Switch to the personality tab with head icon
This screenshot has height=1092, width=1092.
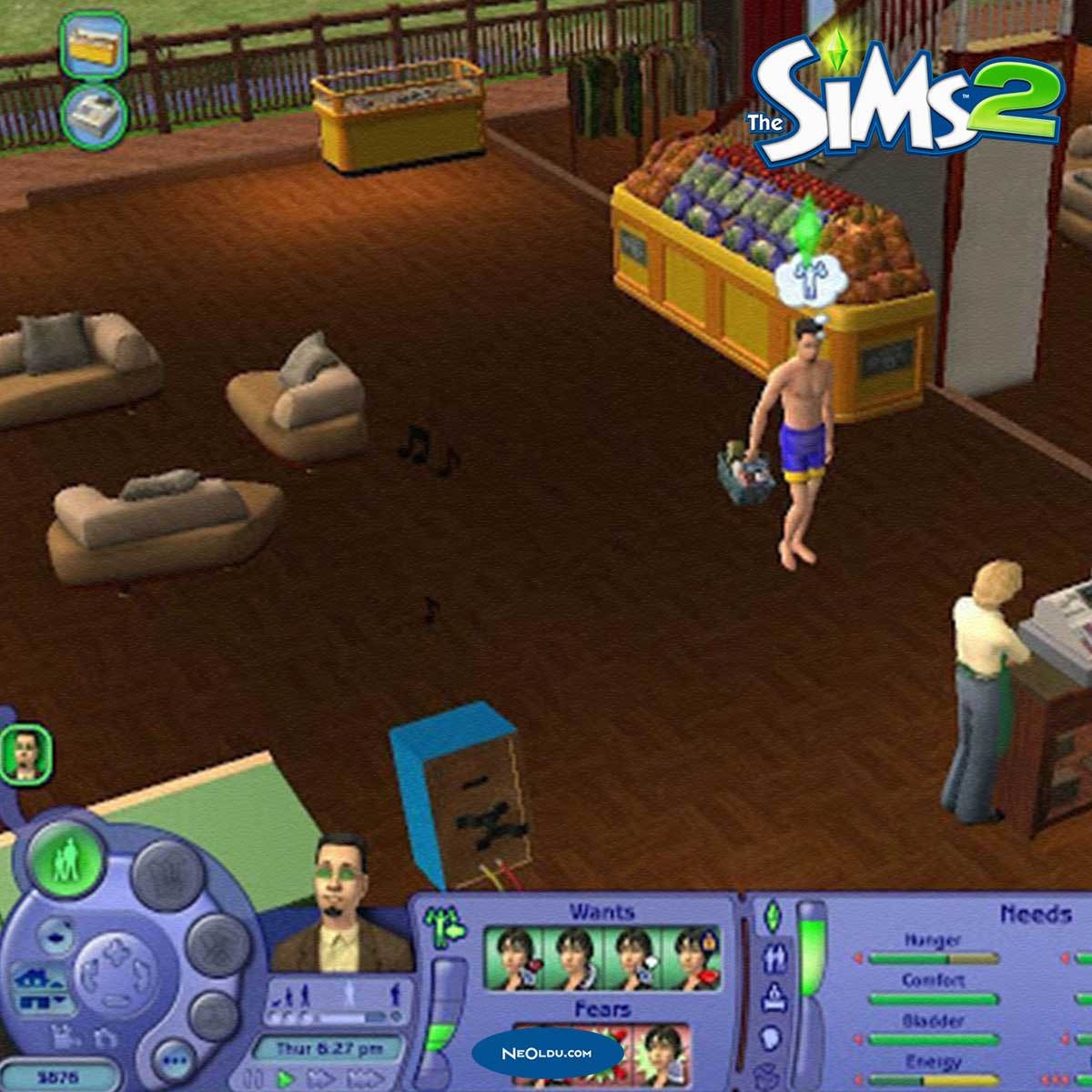coord(772,1038)
